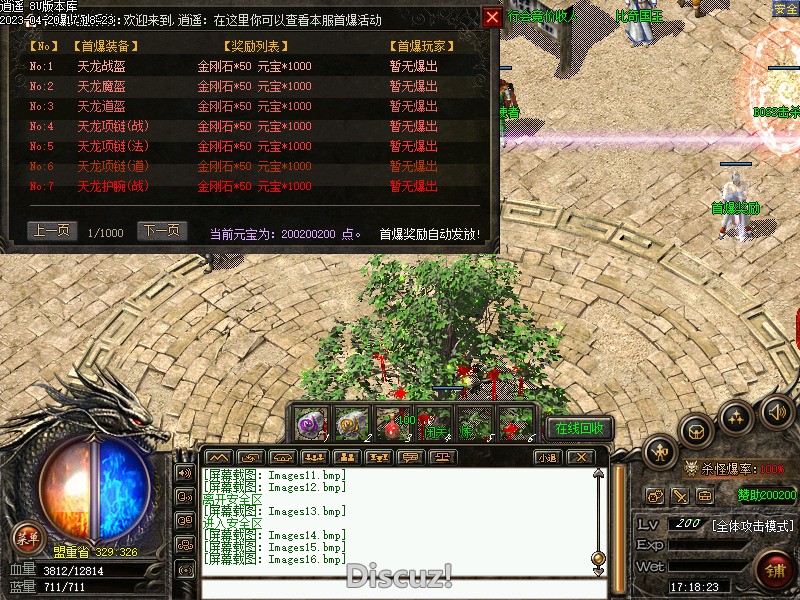Use the red potion in hotbar slot 3
800x600 pixels.
pyautogui.click(x=391, y=423)
